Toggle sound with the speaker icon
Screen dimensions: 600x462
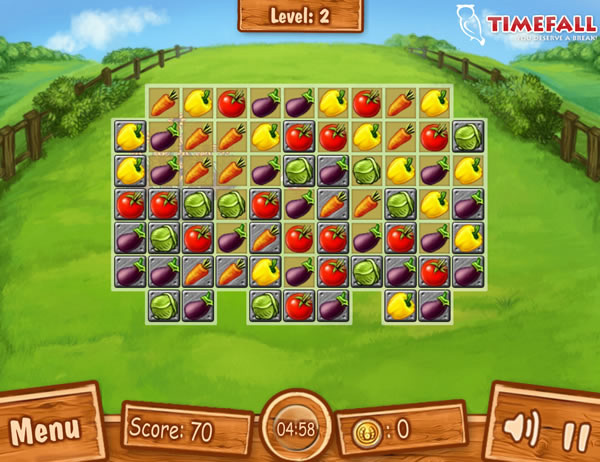(520, 429)
